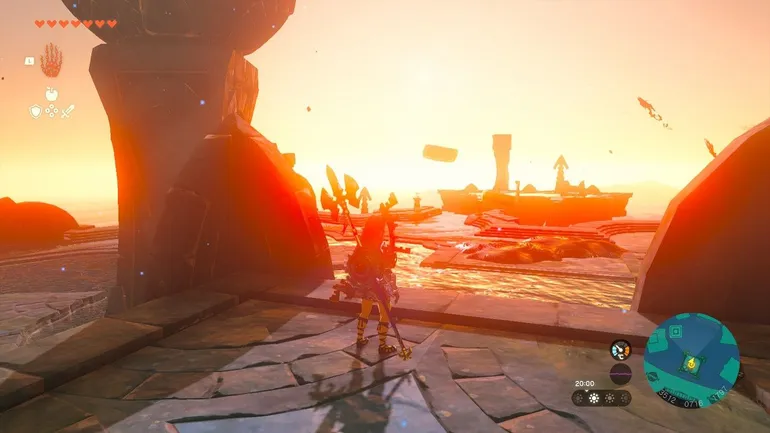Screen dimensions: 770x433
Task: Open the circular minimap
Action: point(691,360)
